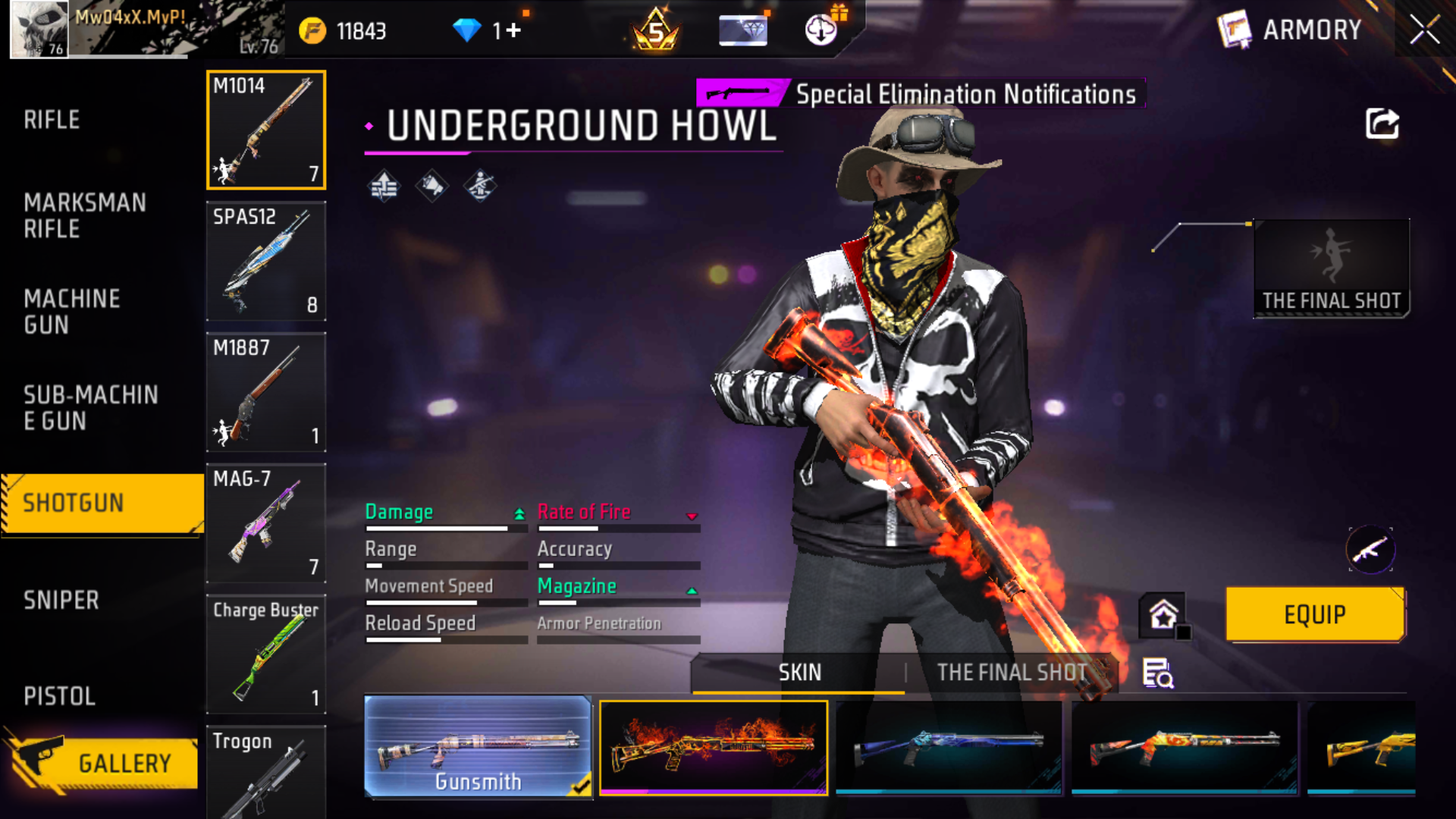Image resolution: width=1456 pixels, height=819 pixels.
Task: Open the Machine Gun category
Action: click(x=71, y=312)
